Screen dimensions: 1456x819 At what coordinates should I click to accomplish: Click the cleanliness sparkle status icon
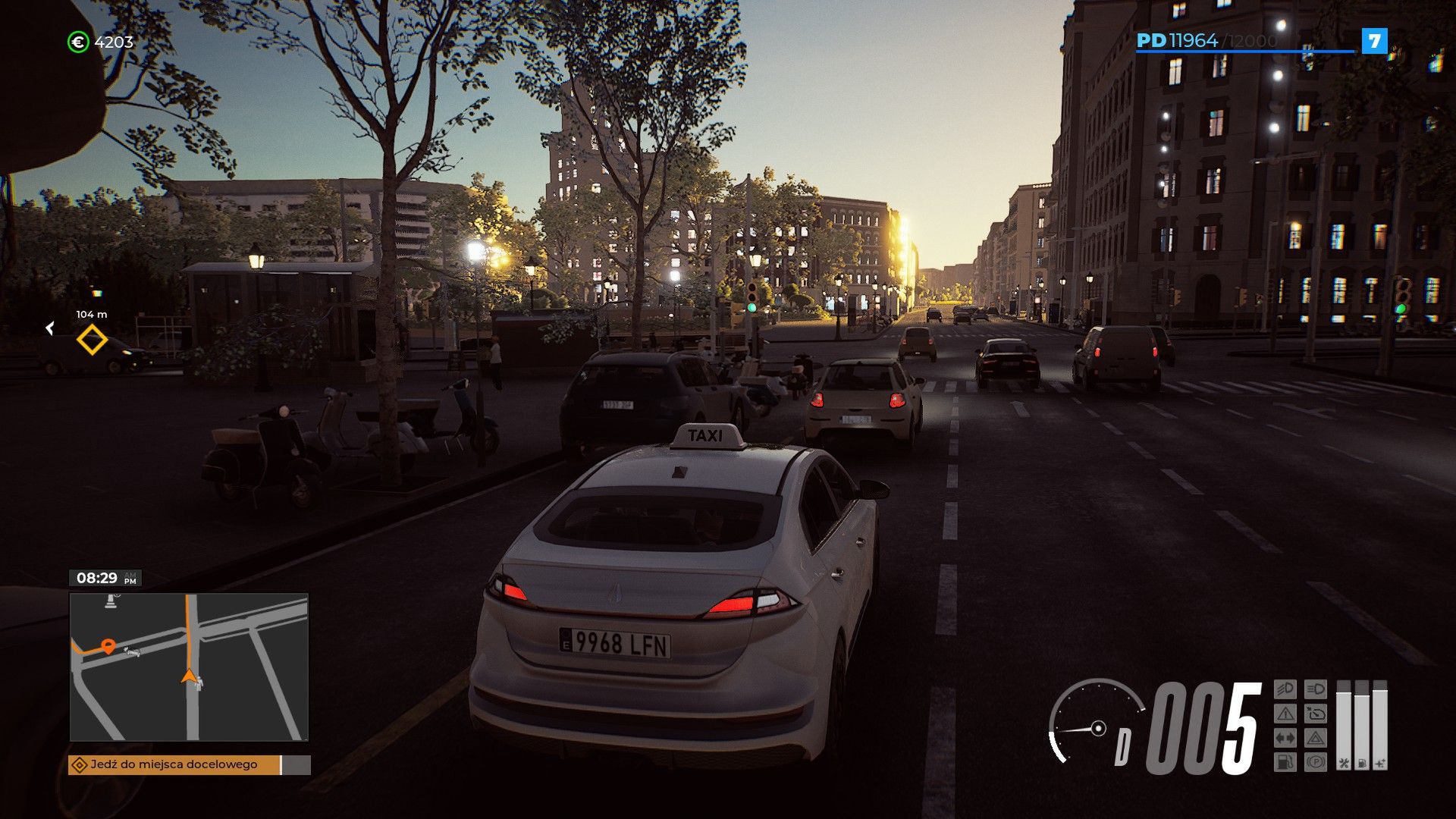1380,764
